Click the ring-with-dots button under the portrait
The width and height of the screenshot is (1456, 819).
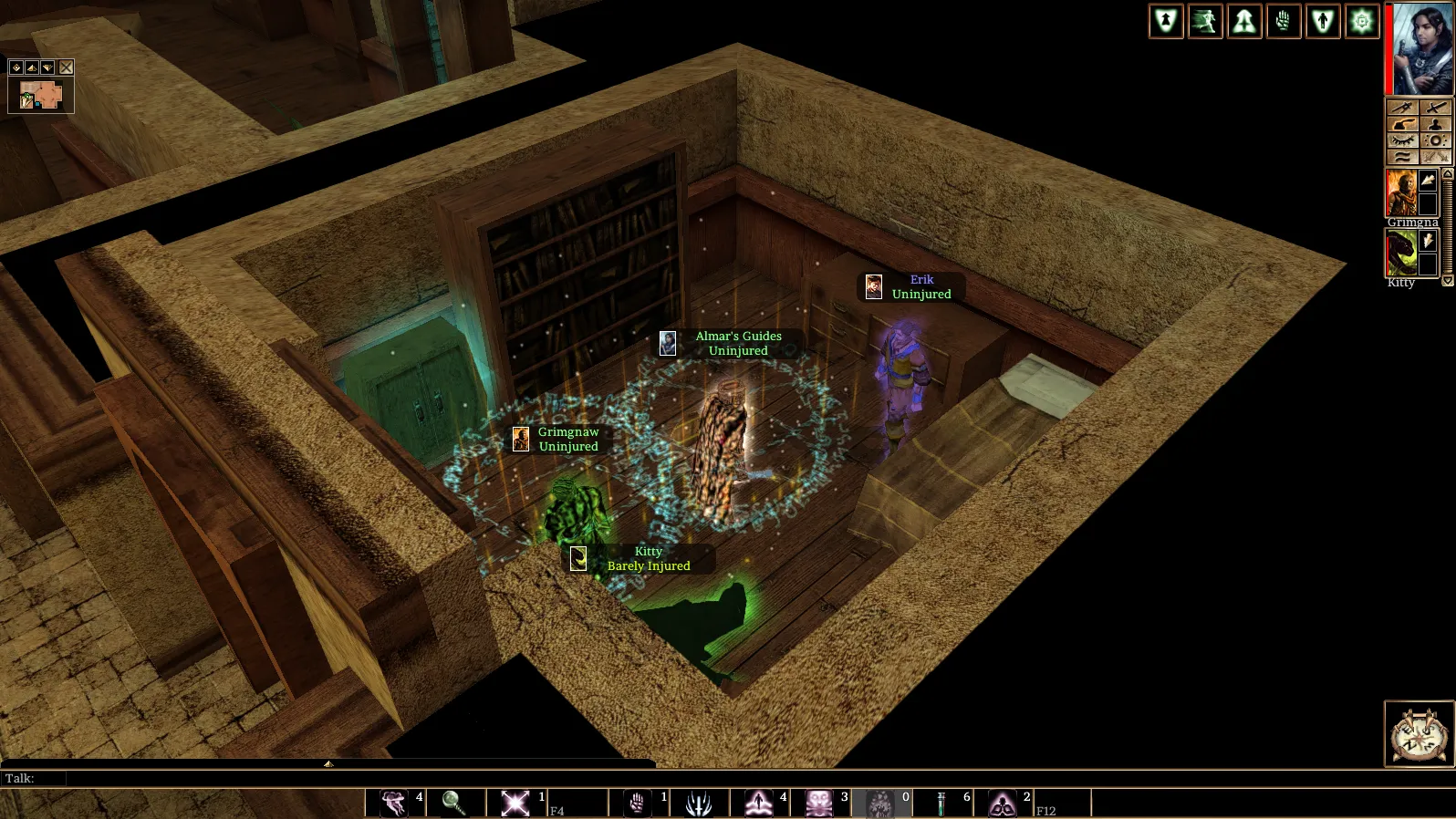(1435, 140)
